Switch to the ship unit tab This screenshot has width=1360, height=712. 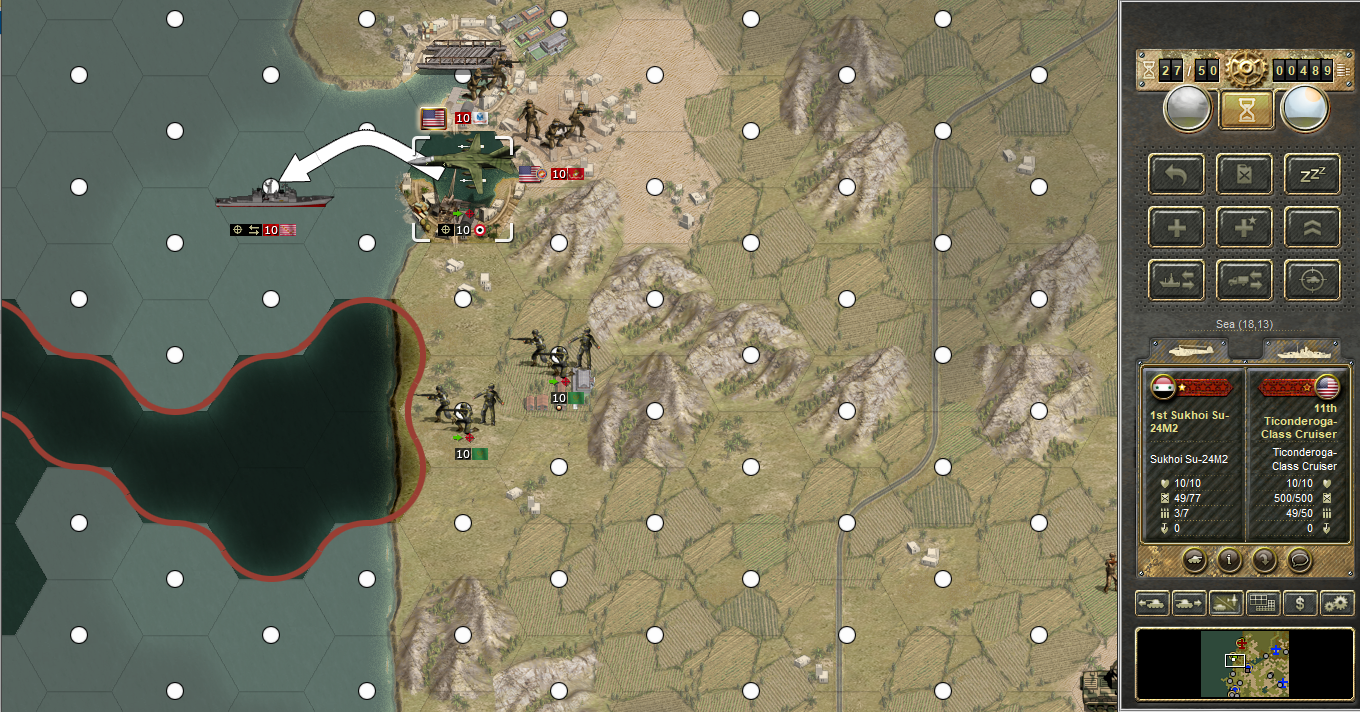(x=1299, y=350)
